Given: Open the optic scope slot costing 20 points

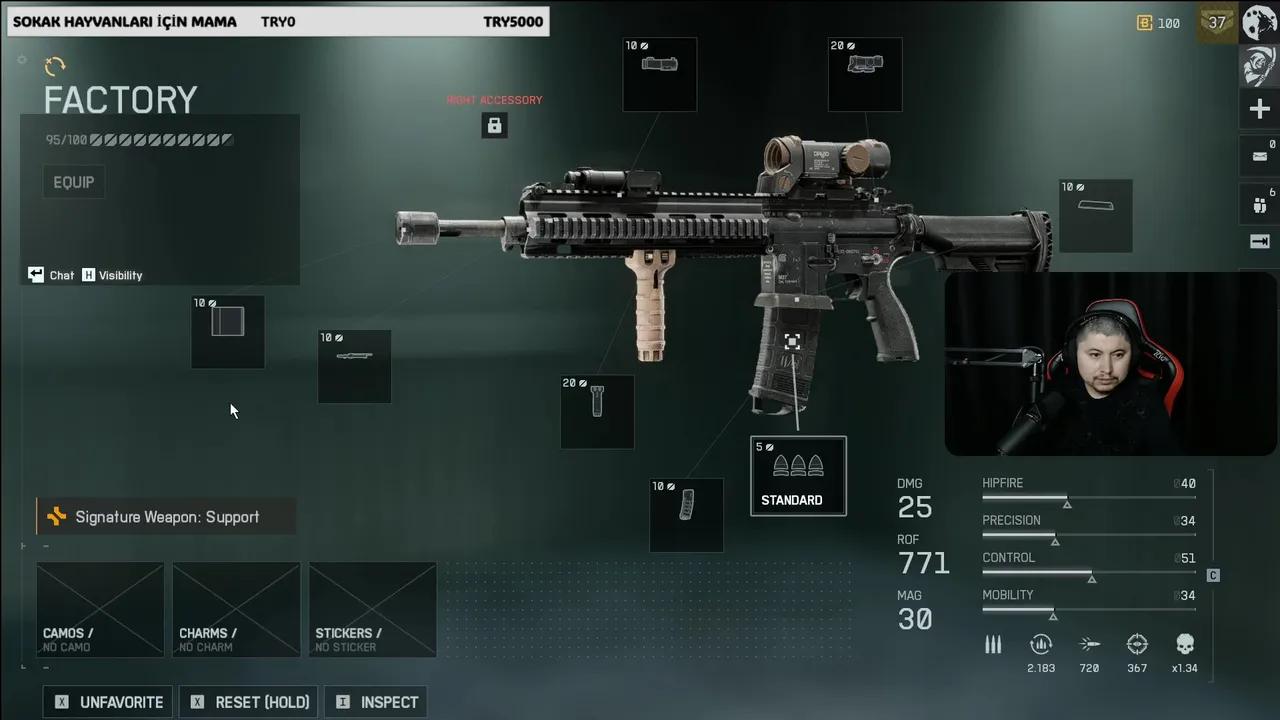Looking at the screenshot, I should pyautogui.click(x=865, y=74).
